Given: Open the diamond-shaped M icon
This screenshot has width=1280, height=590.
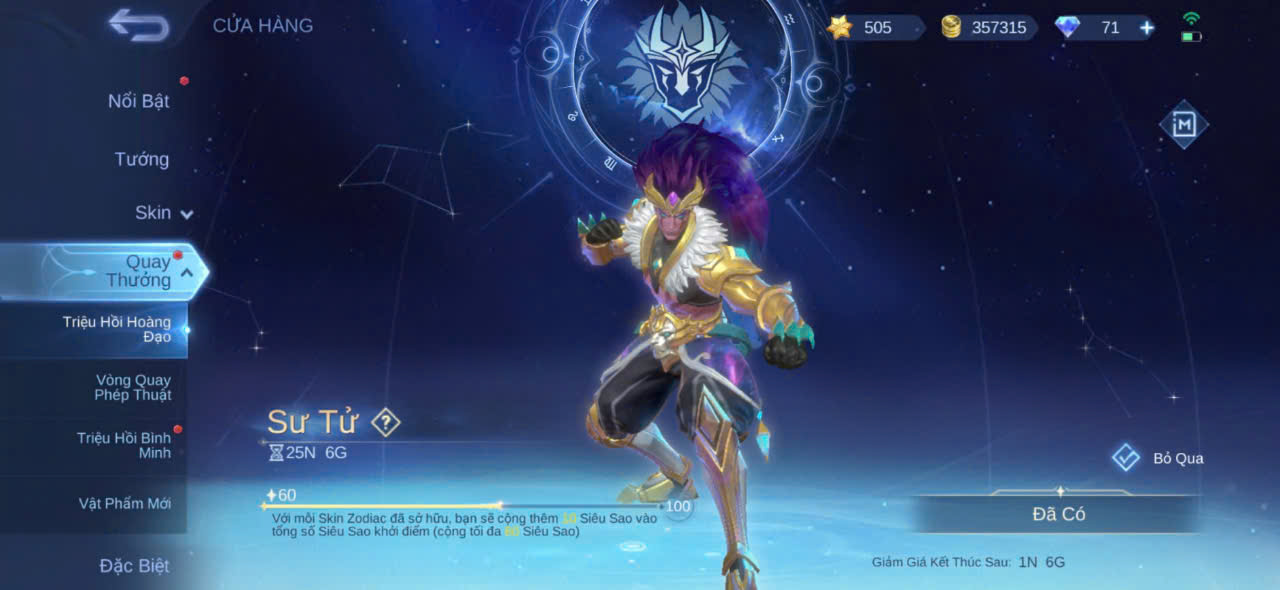Looking at the screenshot, I should 1183,124.
